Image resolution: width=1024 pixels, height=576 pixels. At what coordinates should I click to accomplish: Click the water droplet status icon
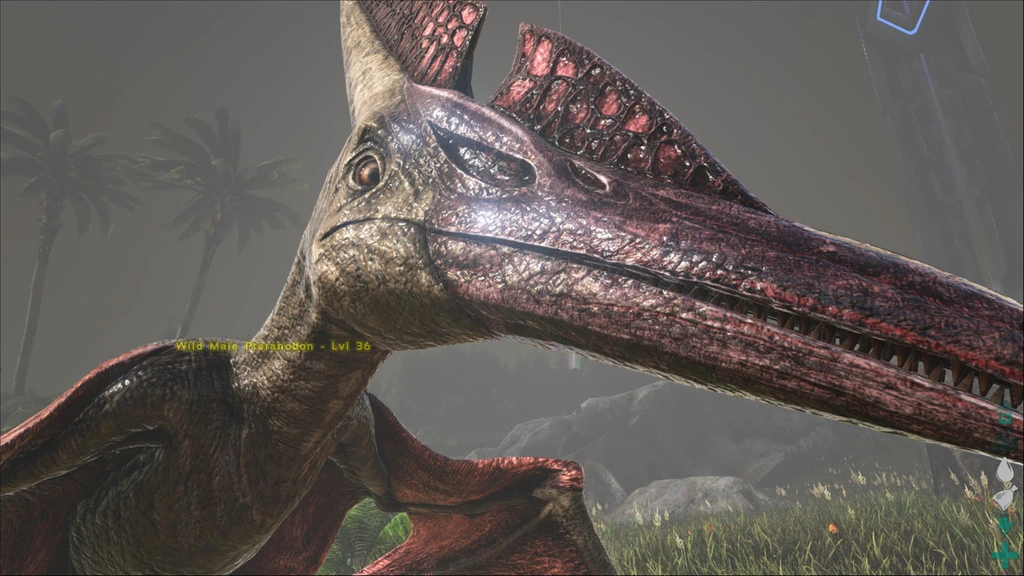[1005, 472]
